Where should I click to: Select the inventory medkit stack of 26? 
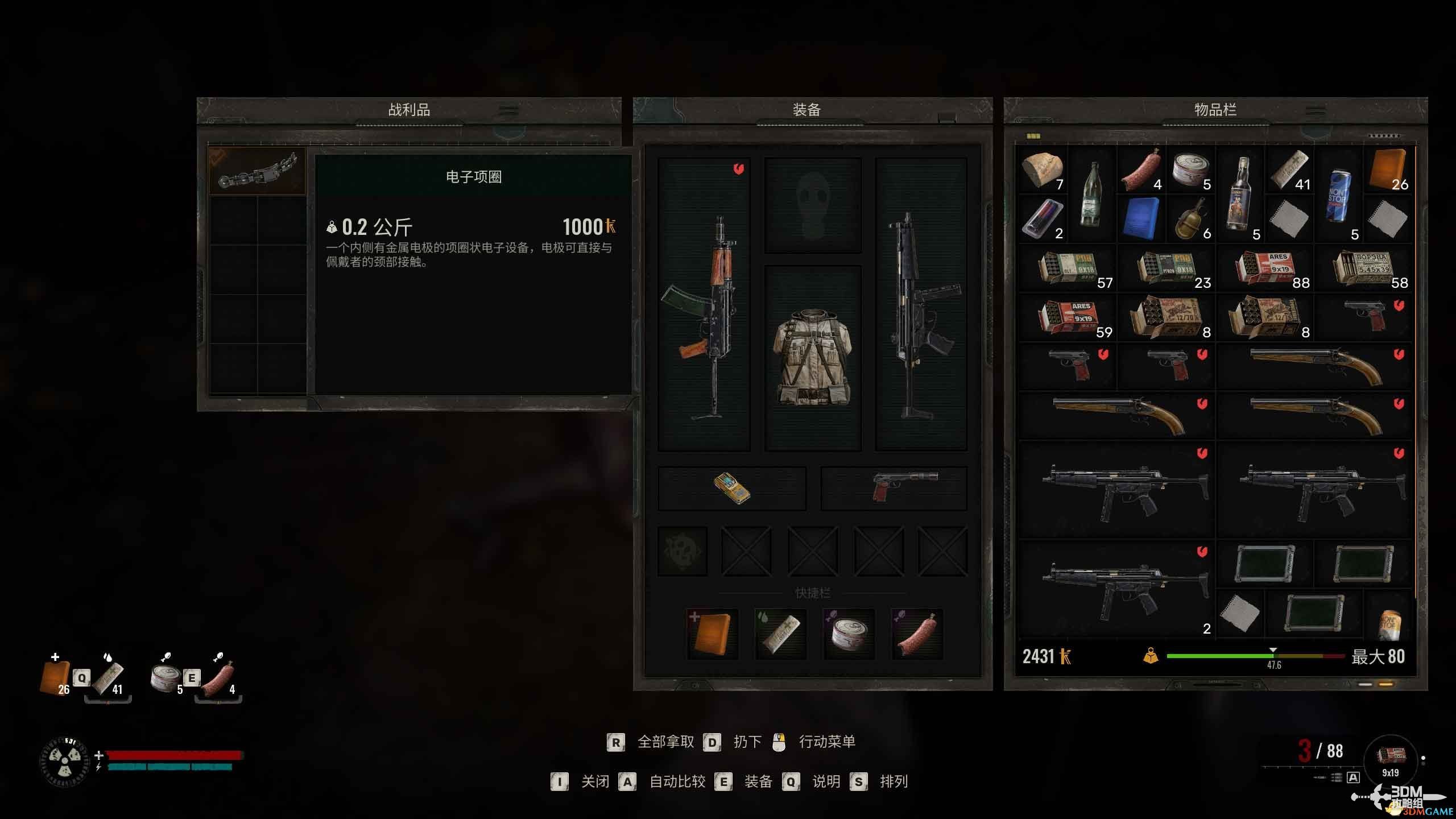tap(1388, 170)
